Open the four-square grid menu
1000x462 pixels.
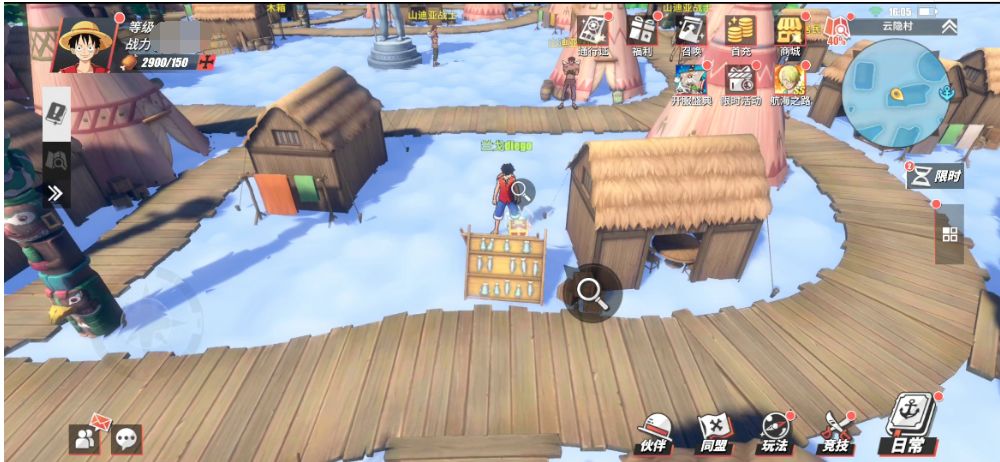[949, 234]
